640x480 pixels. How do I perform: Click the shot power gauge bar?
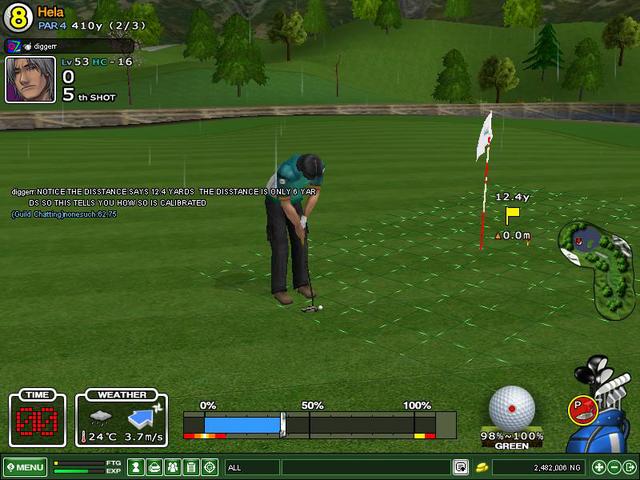coord(318,425)
